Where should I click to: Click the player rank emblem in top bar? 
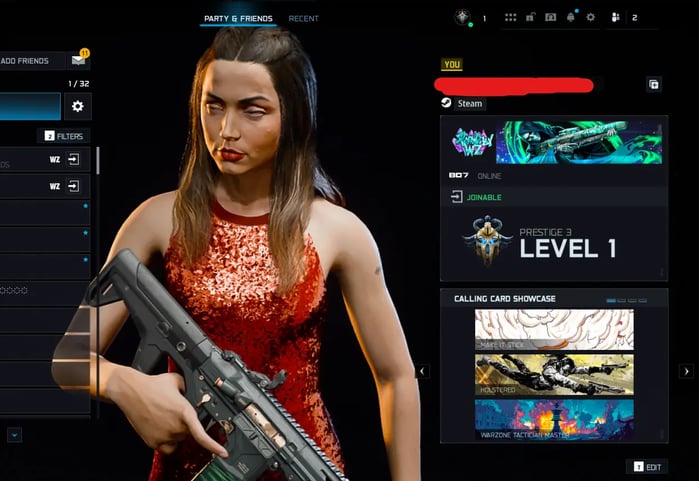(462, 17)
